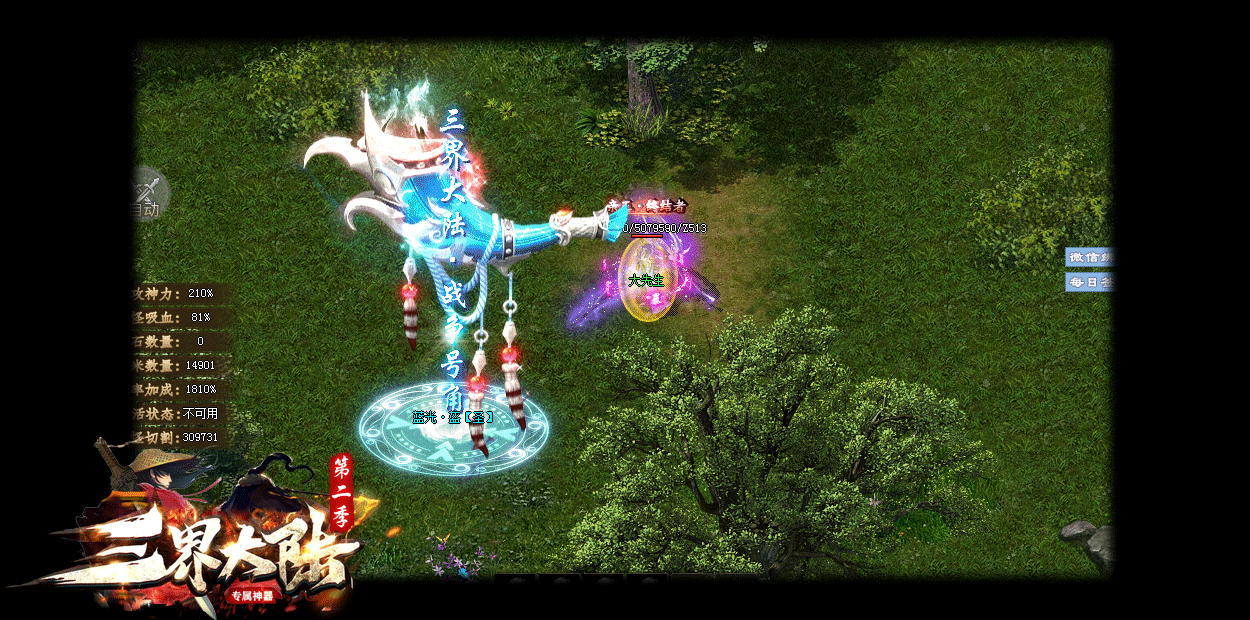Toggle the 自动 auto-battle crossed swords button

click(148, 193)
